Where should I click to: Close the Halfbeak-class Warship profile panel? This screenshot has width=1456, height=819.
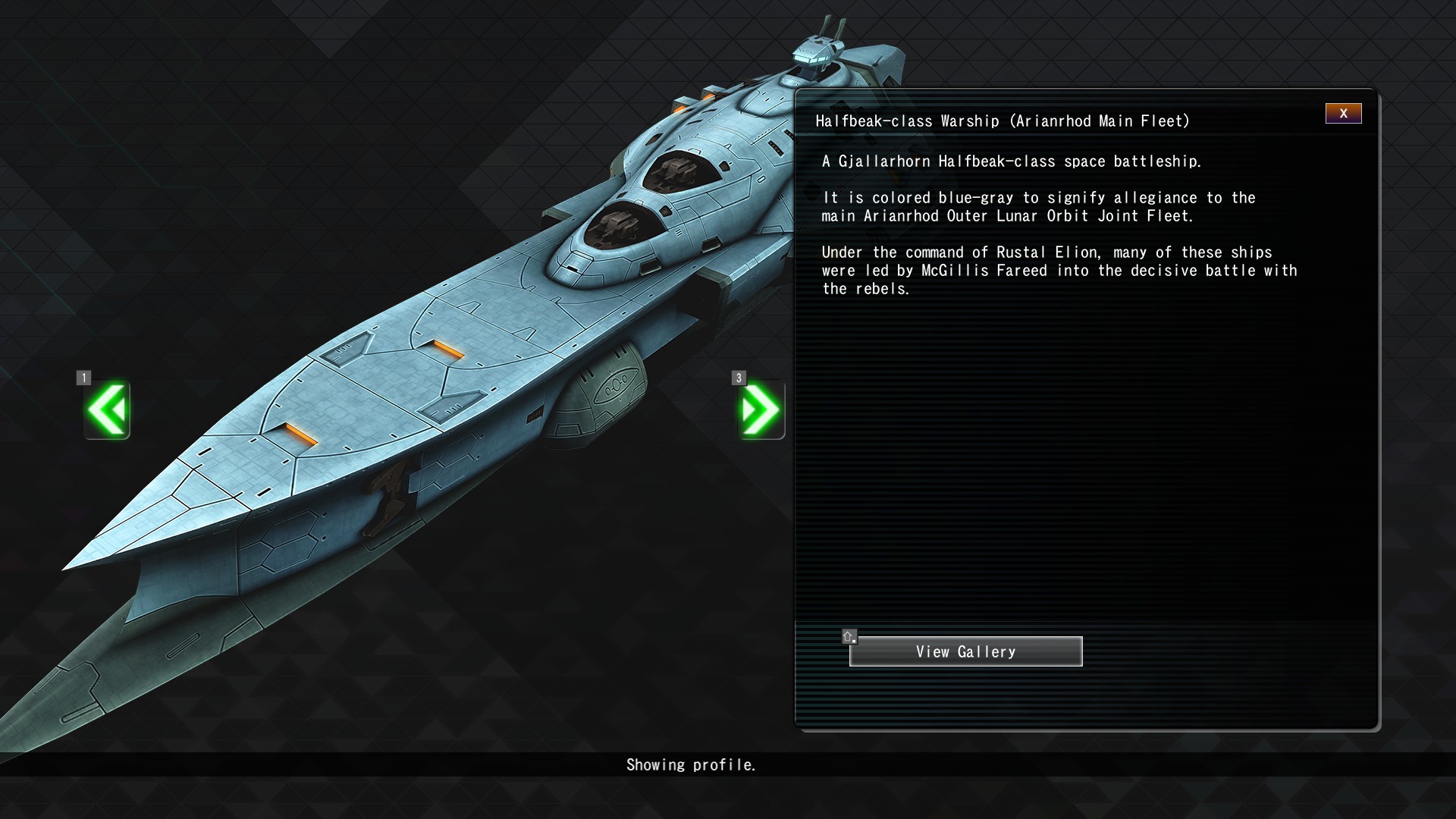1343,114
